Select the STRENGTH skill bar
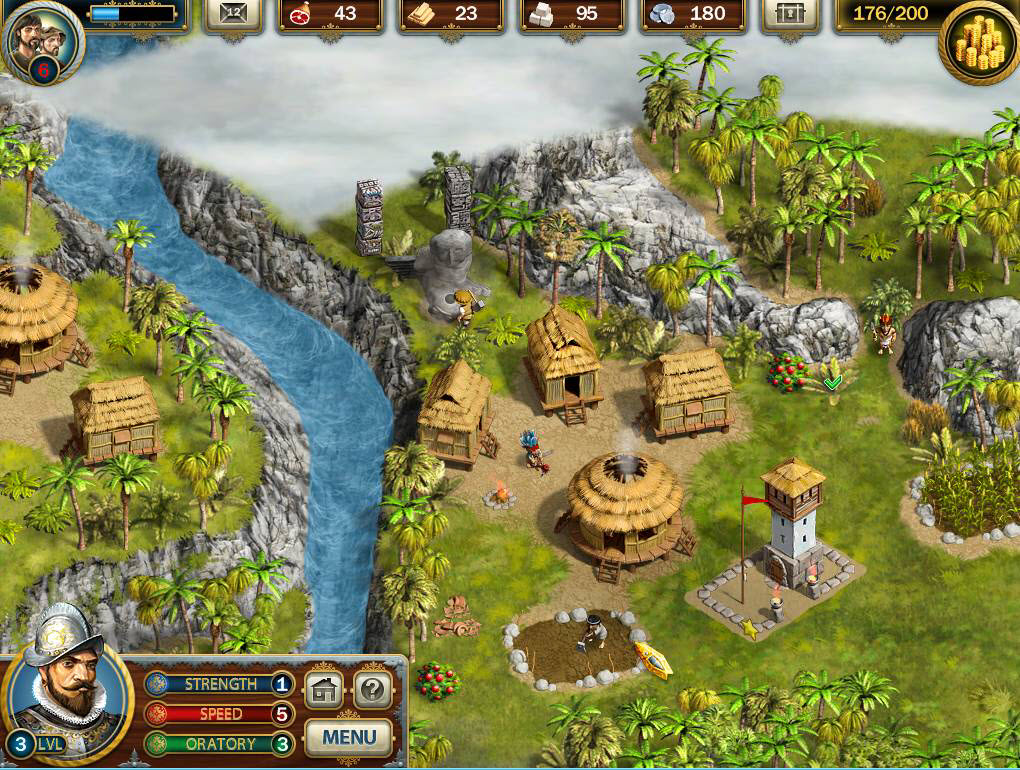This screenshot has height=770, width=1020. click(x=219, y=684)
